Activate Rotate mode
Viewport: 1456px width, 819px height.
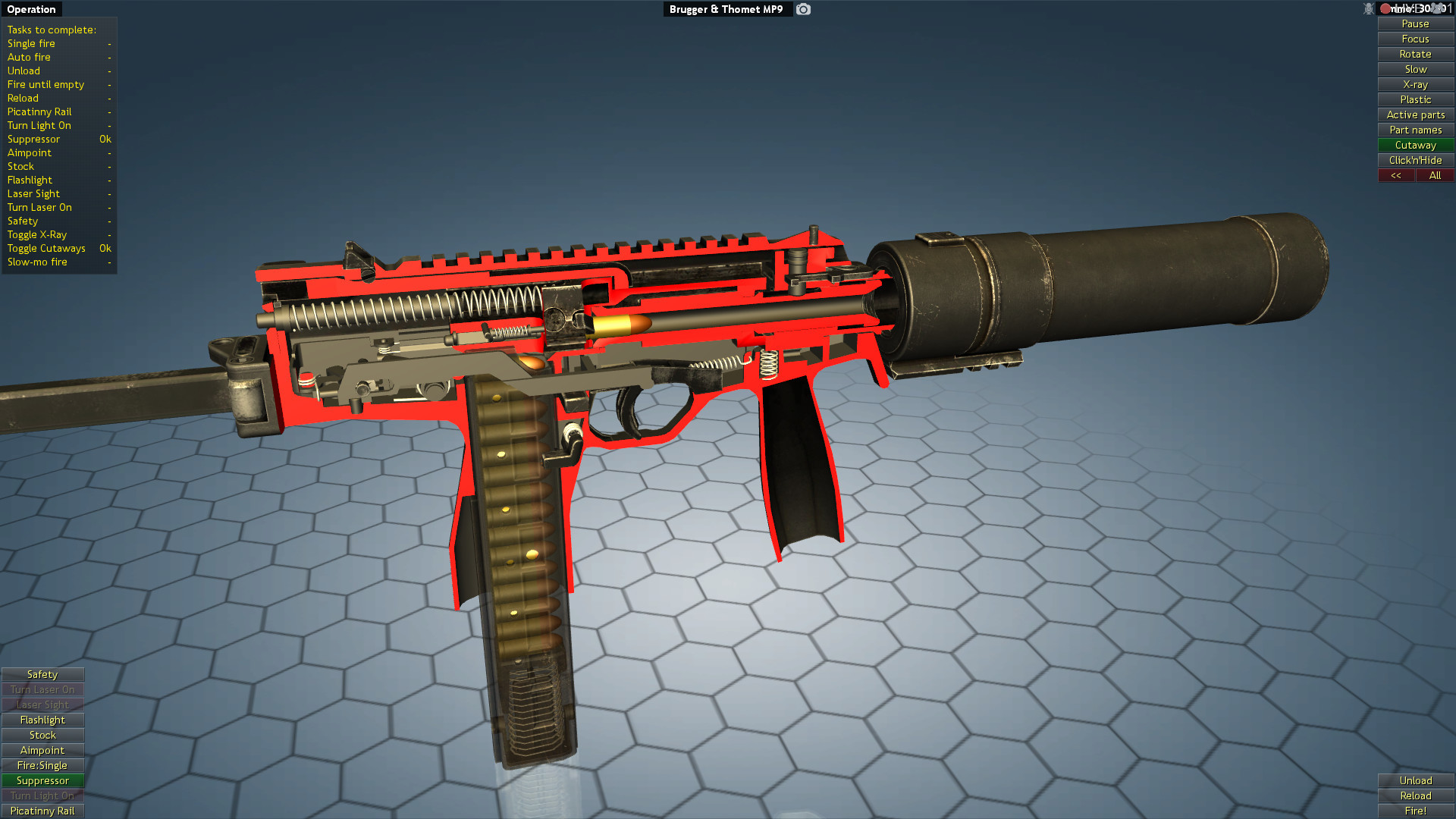tap(1415, 54)
